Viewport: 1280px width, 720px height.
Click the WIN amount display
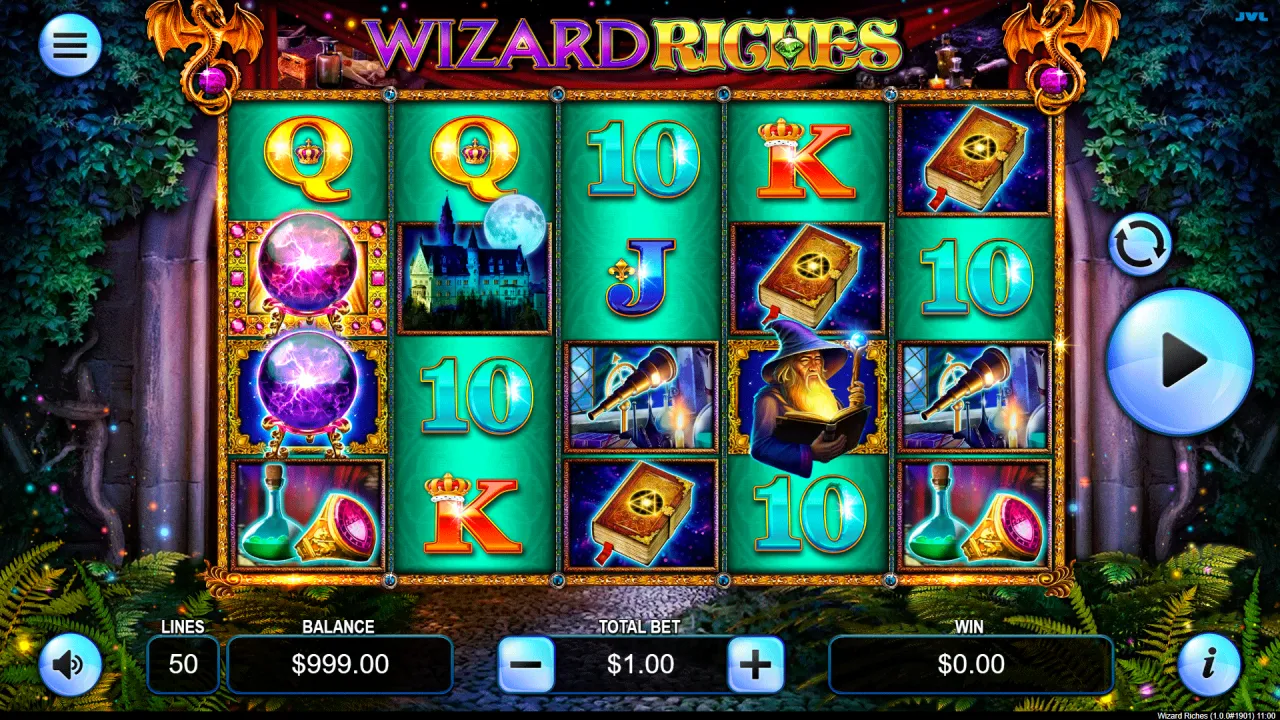point(970,664)
